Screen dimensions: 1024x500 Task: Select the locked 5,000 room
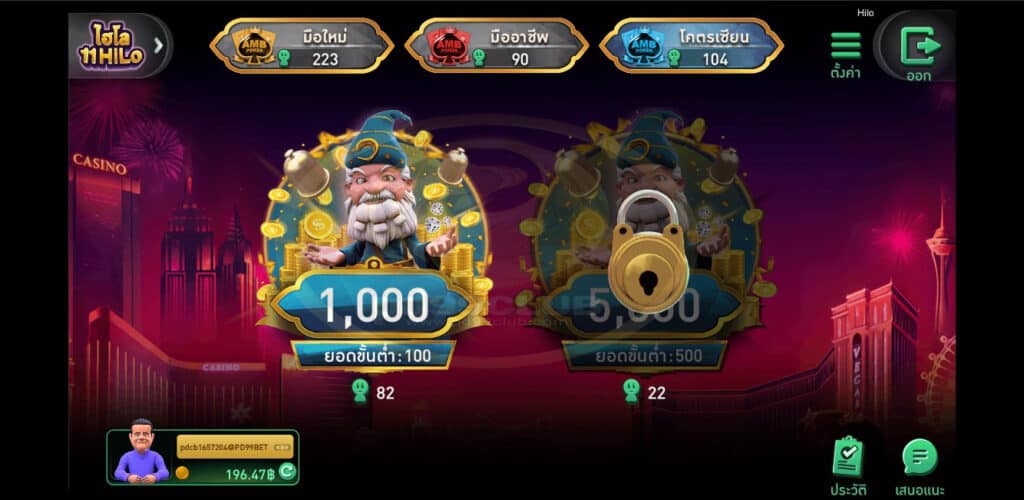(647, 250)
